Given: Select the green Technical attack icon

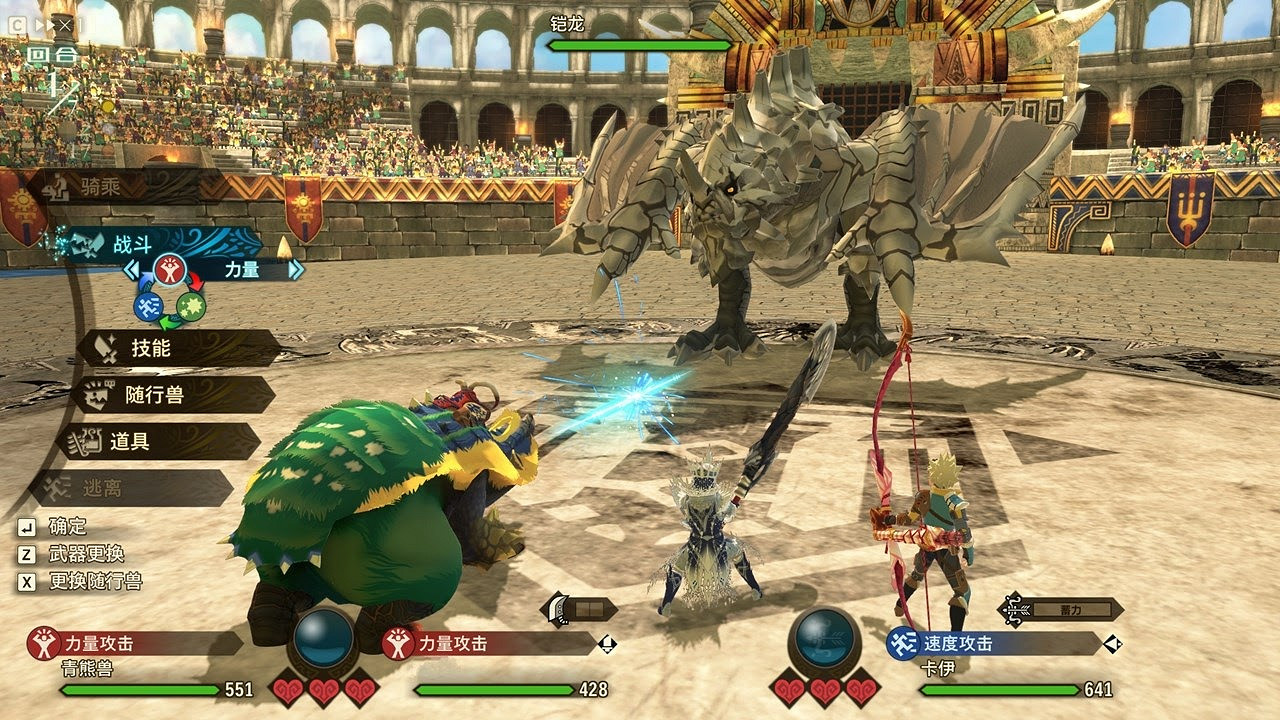Looking at the screenshot, I should 190,307.
